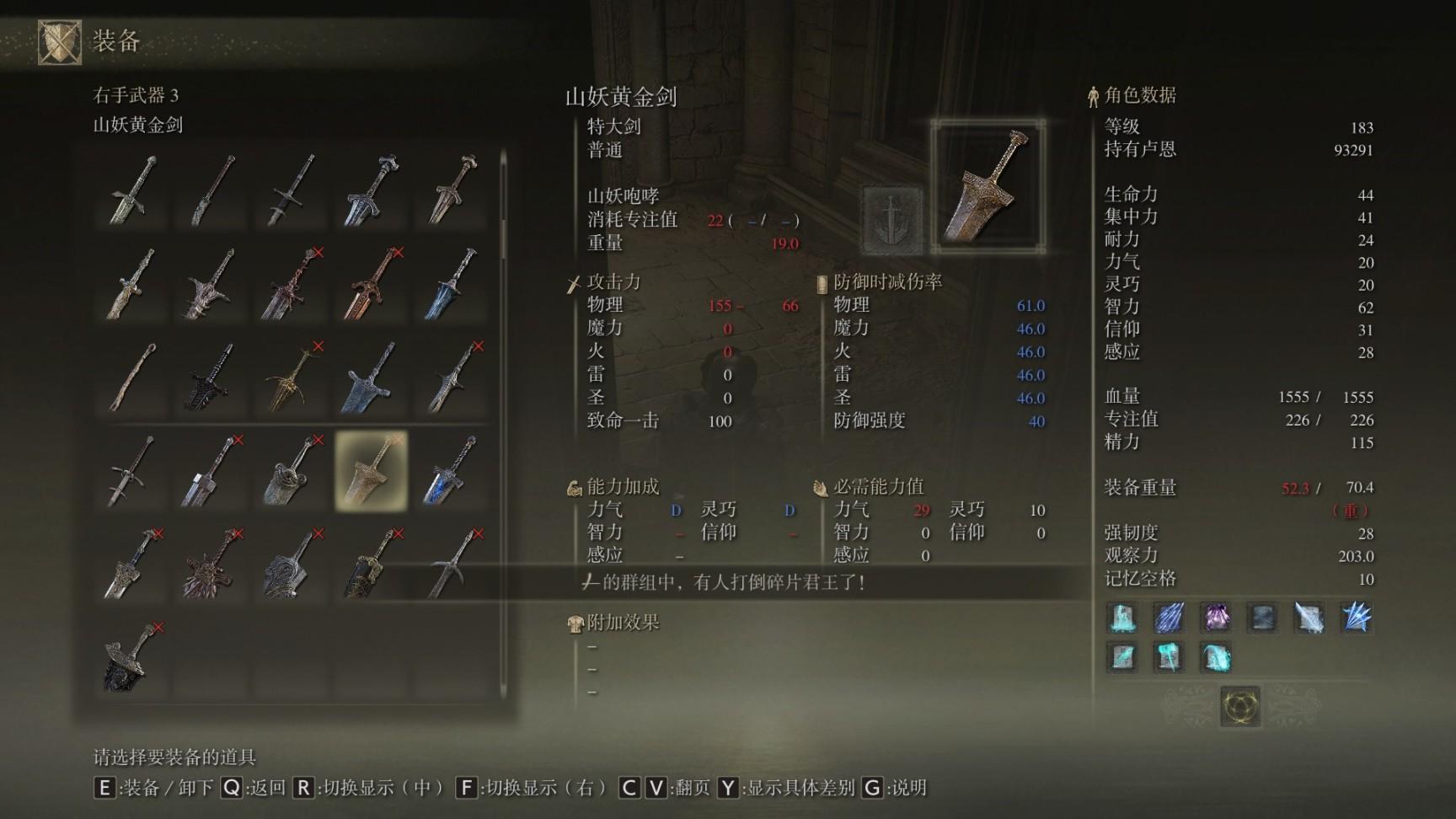The image size is (1456, 819).
Task: Select the reddish-bronze Blasphemous Blade slot
Action: (371, 284)
